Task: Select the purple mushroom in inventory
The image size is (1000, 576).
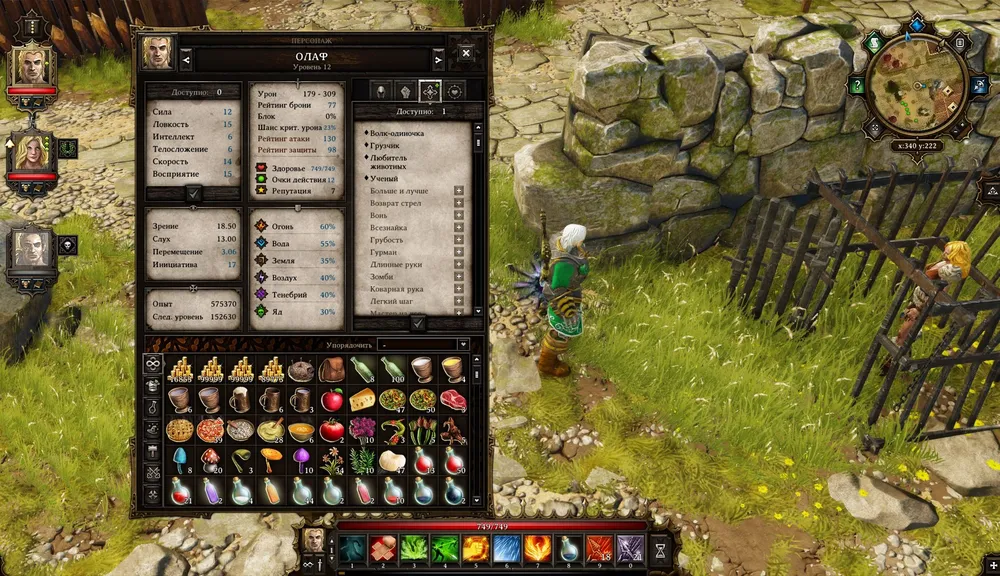Action: click(x=301, y=461)
